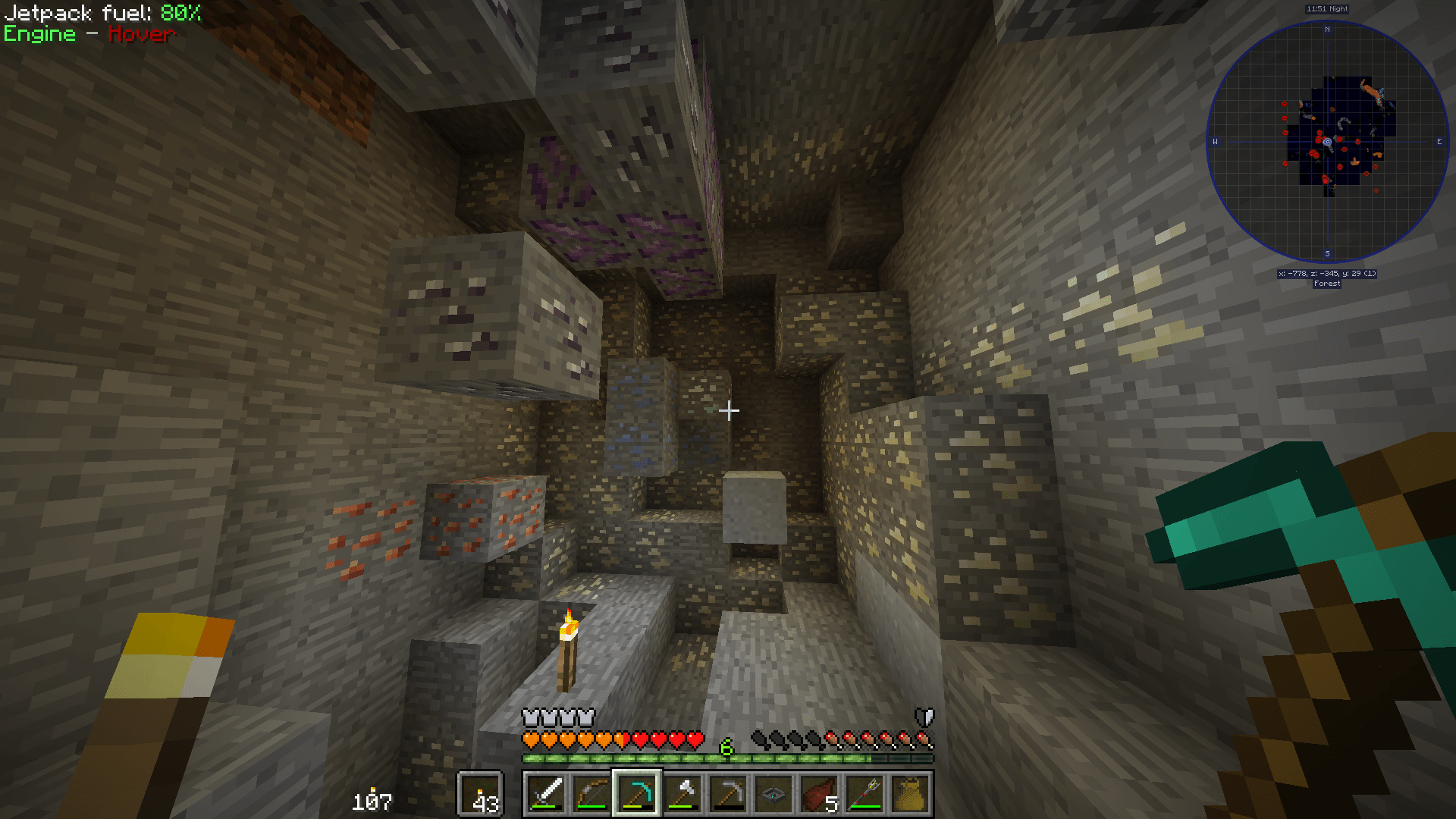Image resolution: width=1456 pixels, height=819 pixels.
Task: Select the wand item in the hotbar
Action: click(x=863, y=795)
